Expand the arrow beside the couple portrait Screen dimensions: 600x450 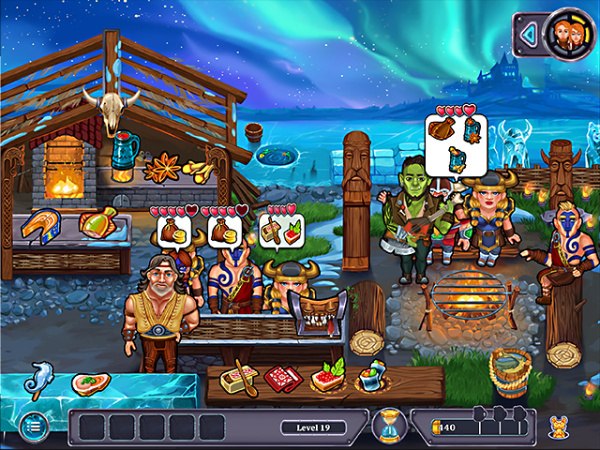pyautogui.click(x=530, y=35)
